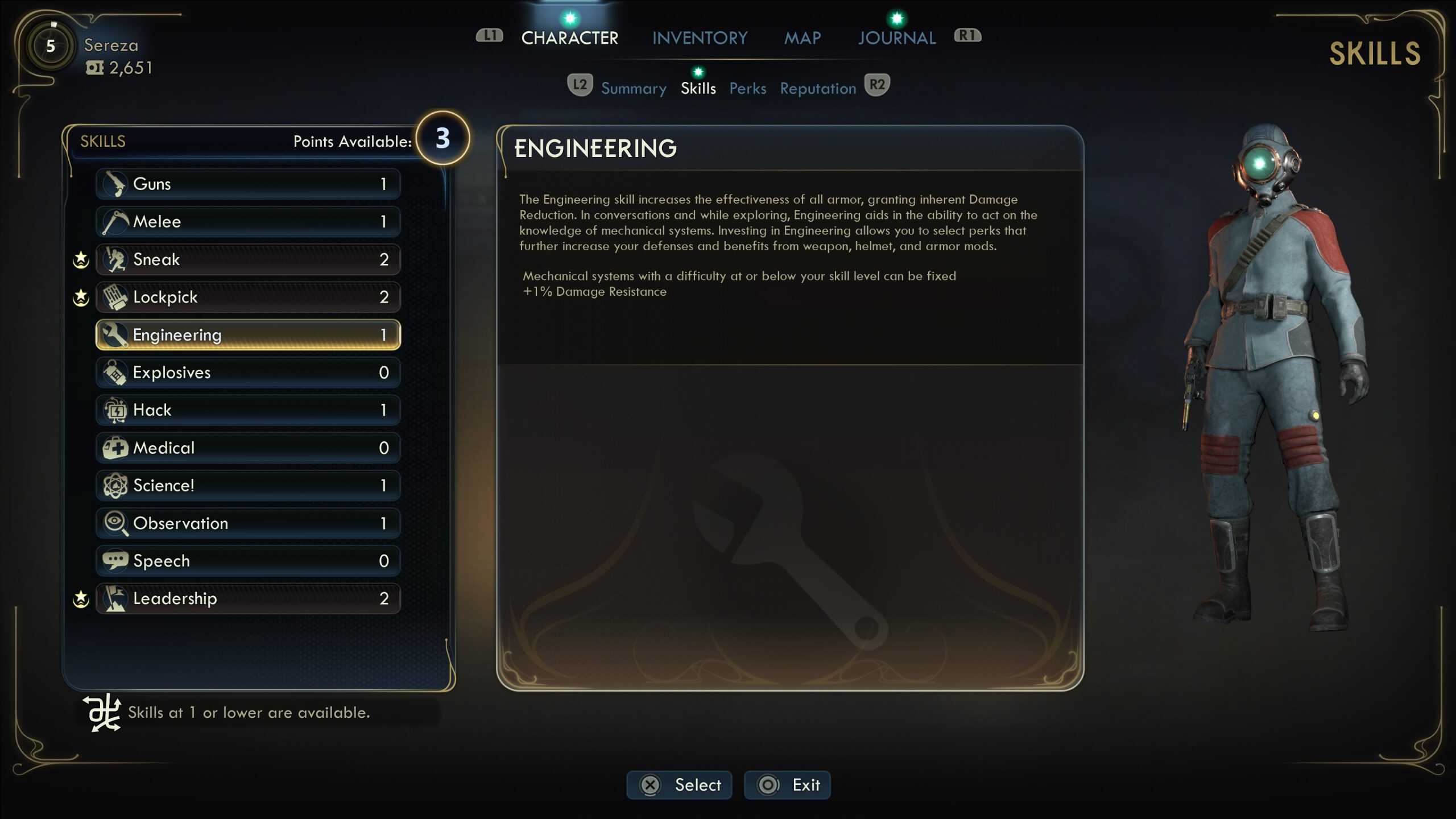Viewport: 1456px width, 819px height.
Task: Choose the Melee skill
Action: (x=248, y=221)
